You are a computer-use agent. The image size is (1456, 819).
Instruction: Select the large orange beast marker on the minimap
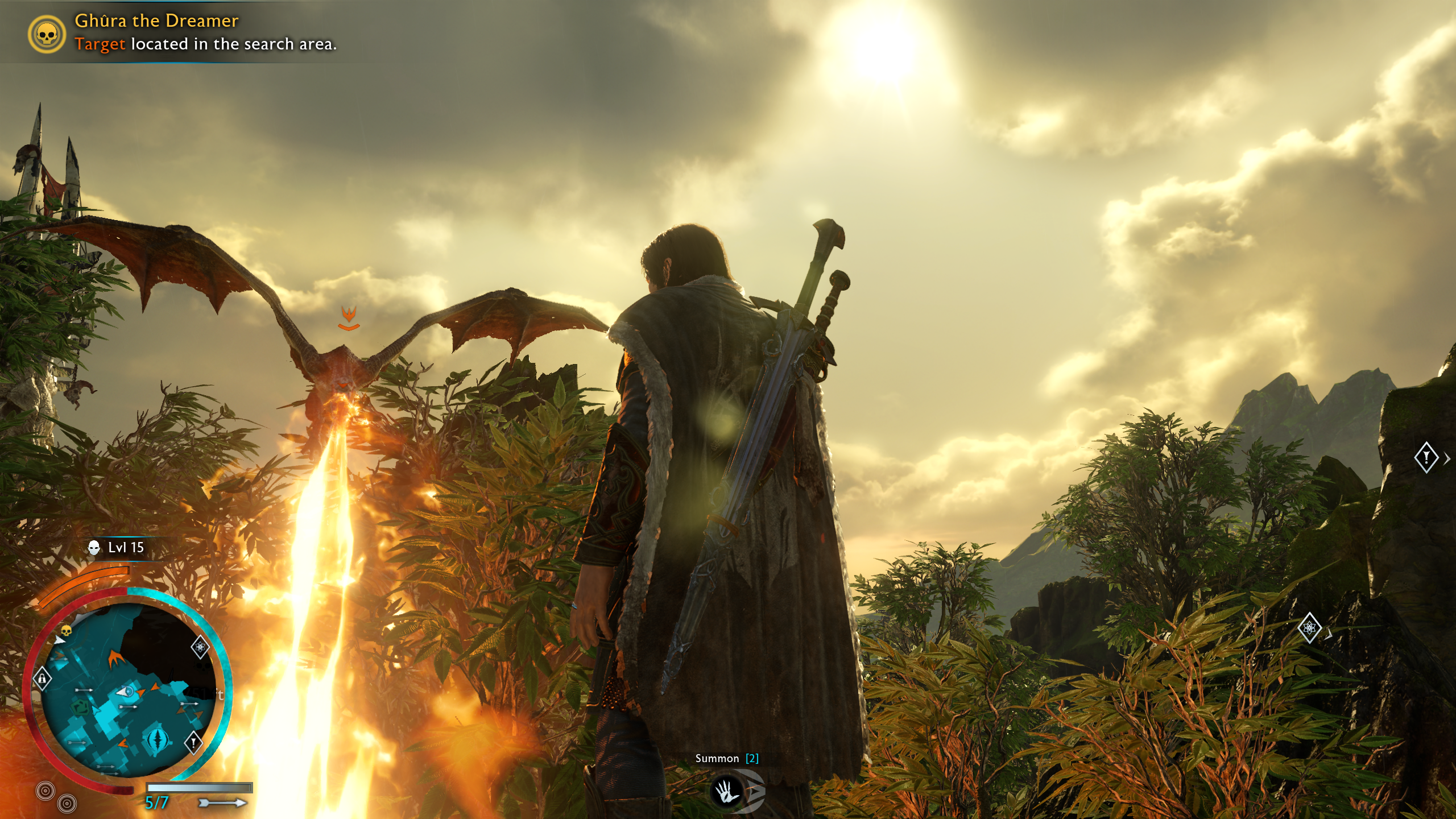[x=116, y=659]
